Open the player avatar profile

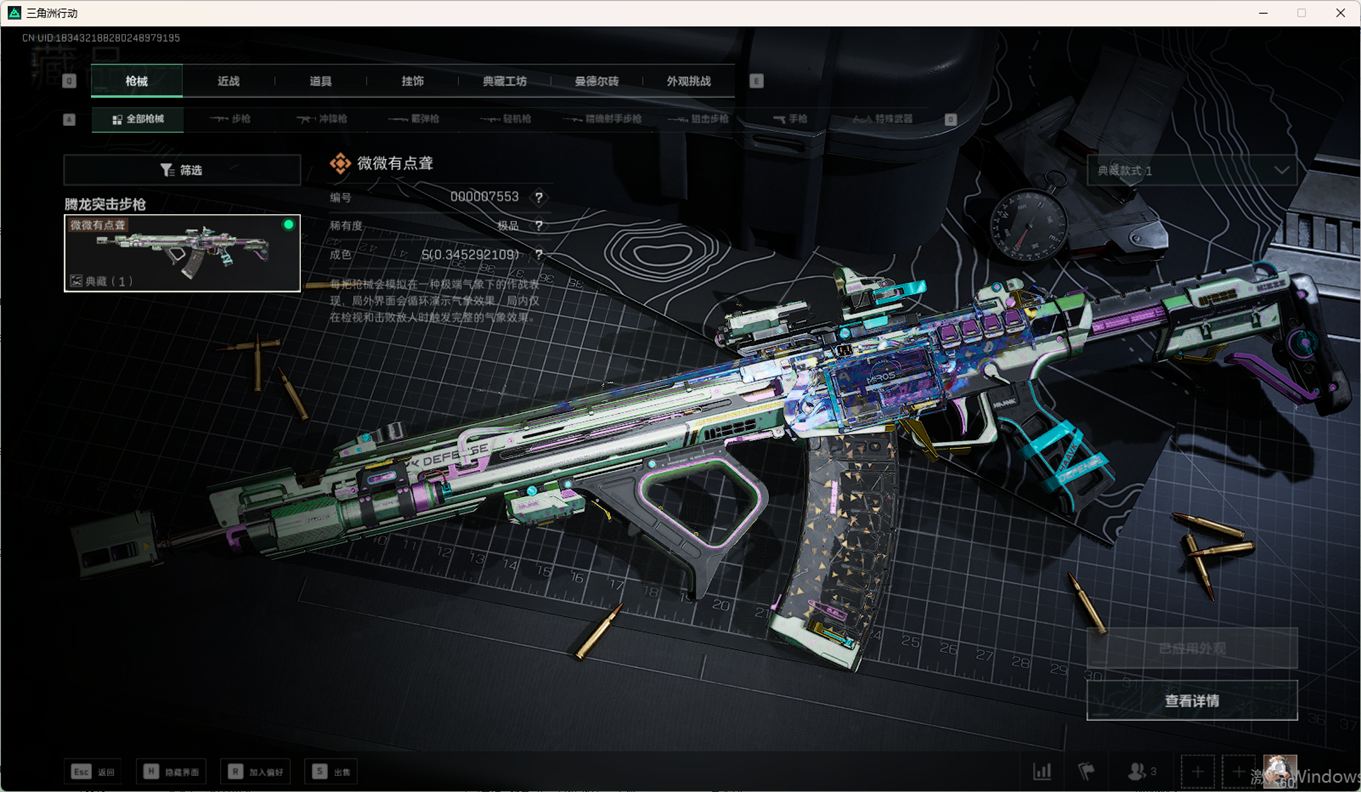click(1279, 772)
